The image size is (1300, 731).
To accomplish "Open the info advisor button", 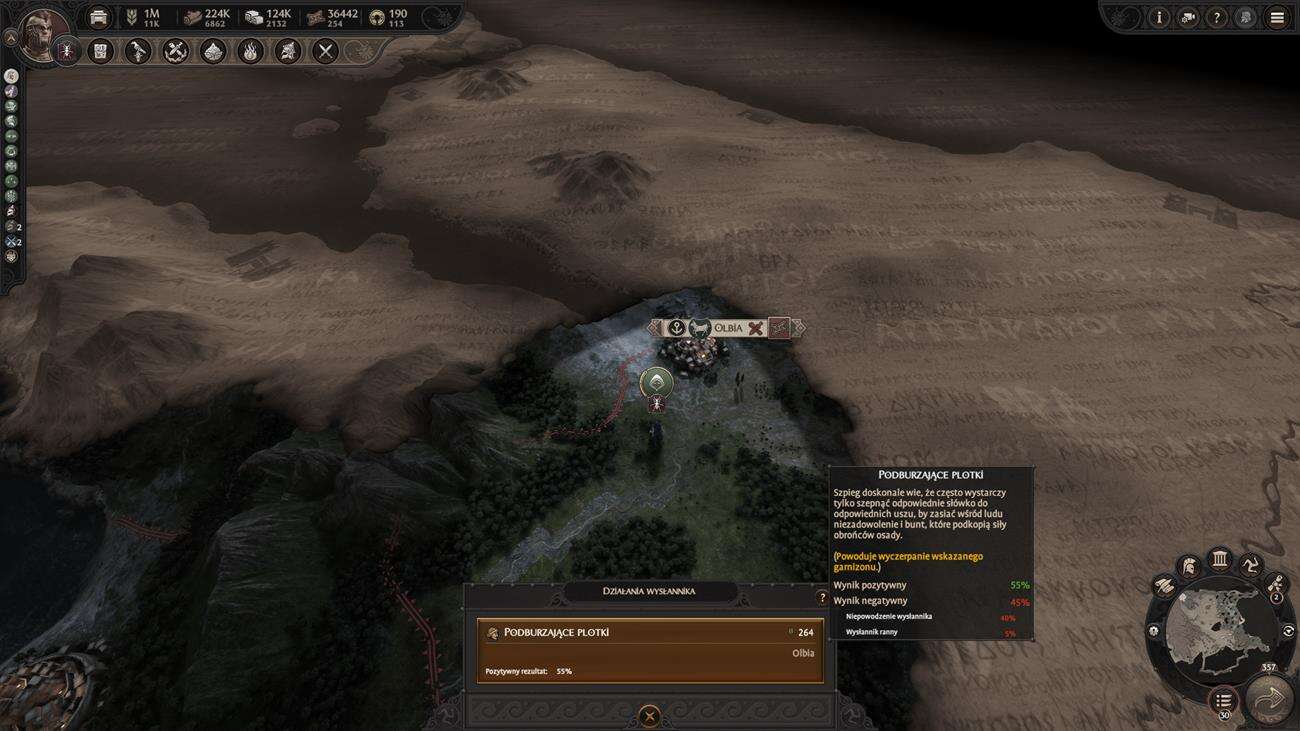I will click(x=1159, y=17).
